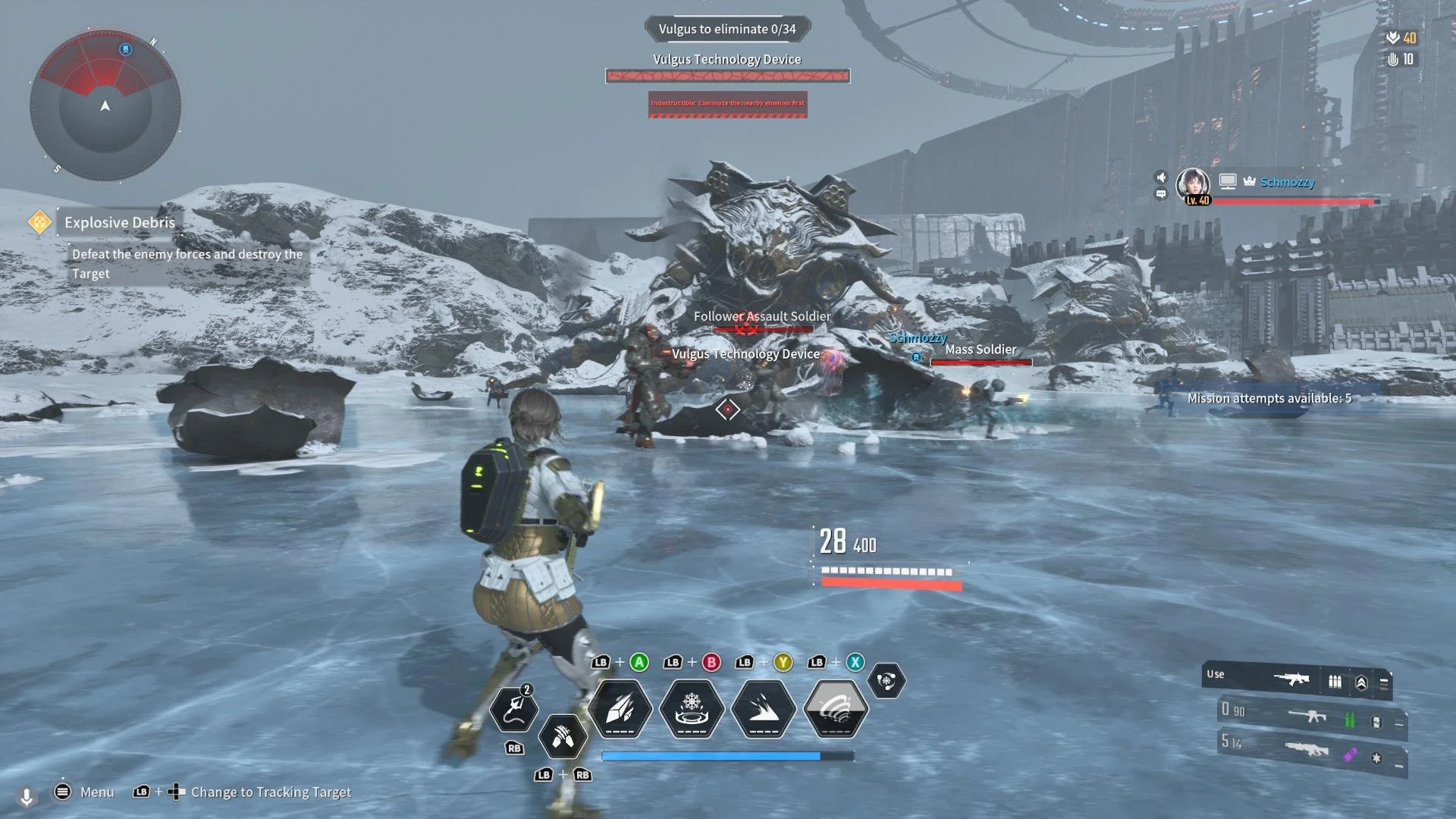
Task: Toggle the microphone icon
Action: (27, 796)
